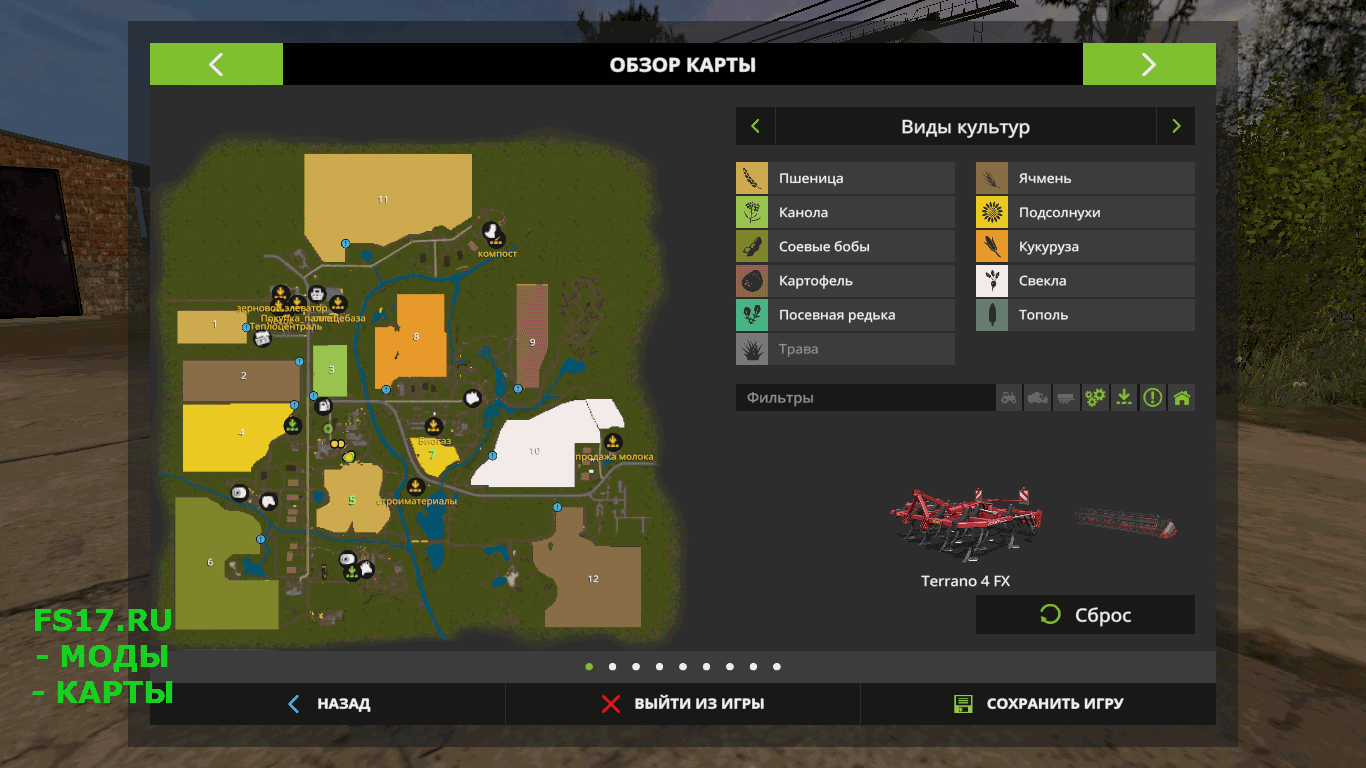1366x768 pixels.
Task: Choose ВЫЙТИ ИЗ ИГРЫ to quit
Action: (x=683, y=704)
